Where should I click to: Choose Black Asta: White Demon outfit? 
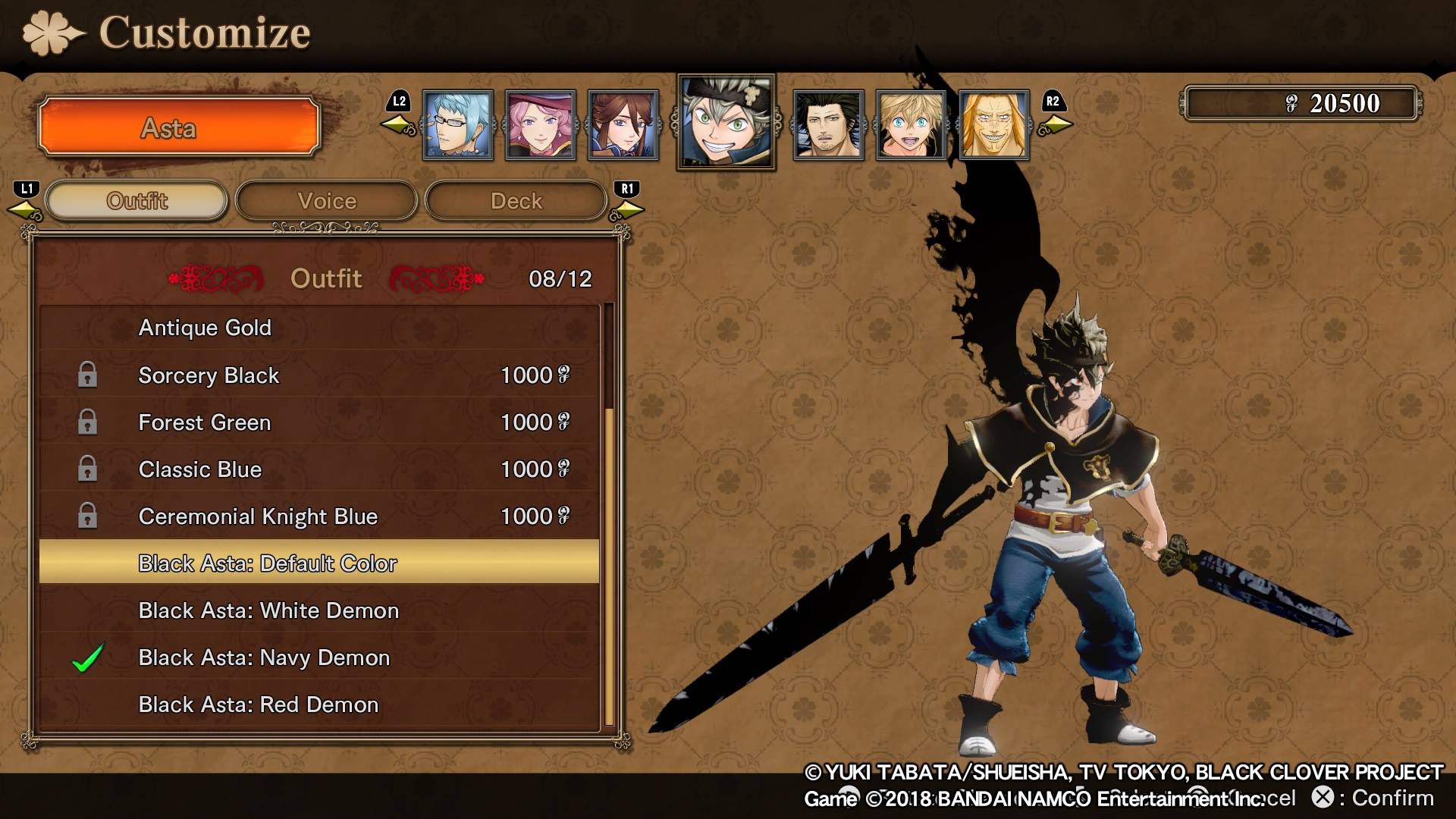(318, 610)
